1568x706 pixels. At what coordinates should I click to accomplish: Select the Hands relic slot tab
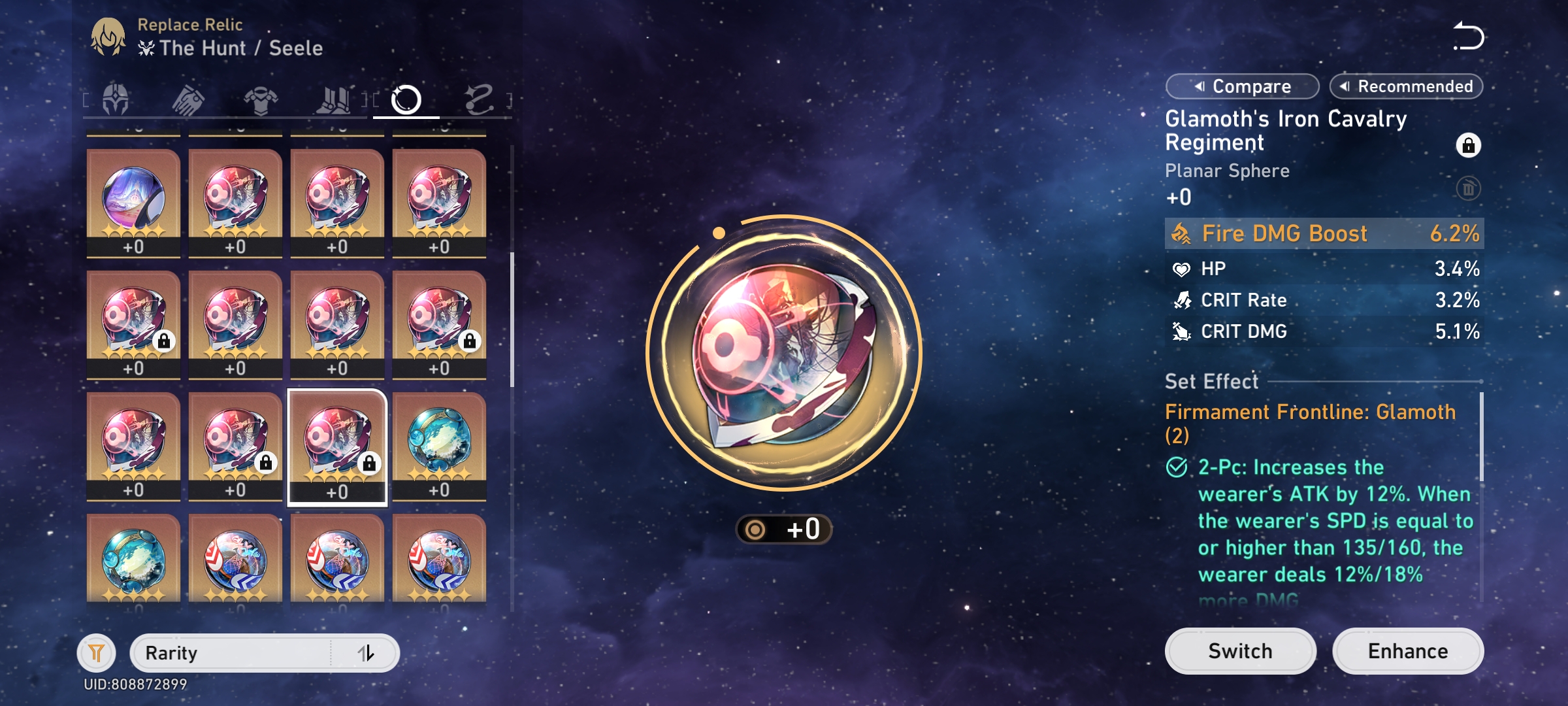188,99
